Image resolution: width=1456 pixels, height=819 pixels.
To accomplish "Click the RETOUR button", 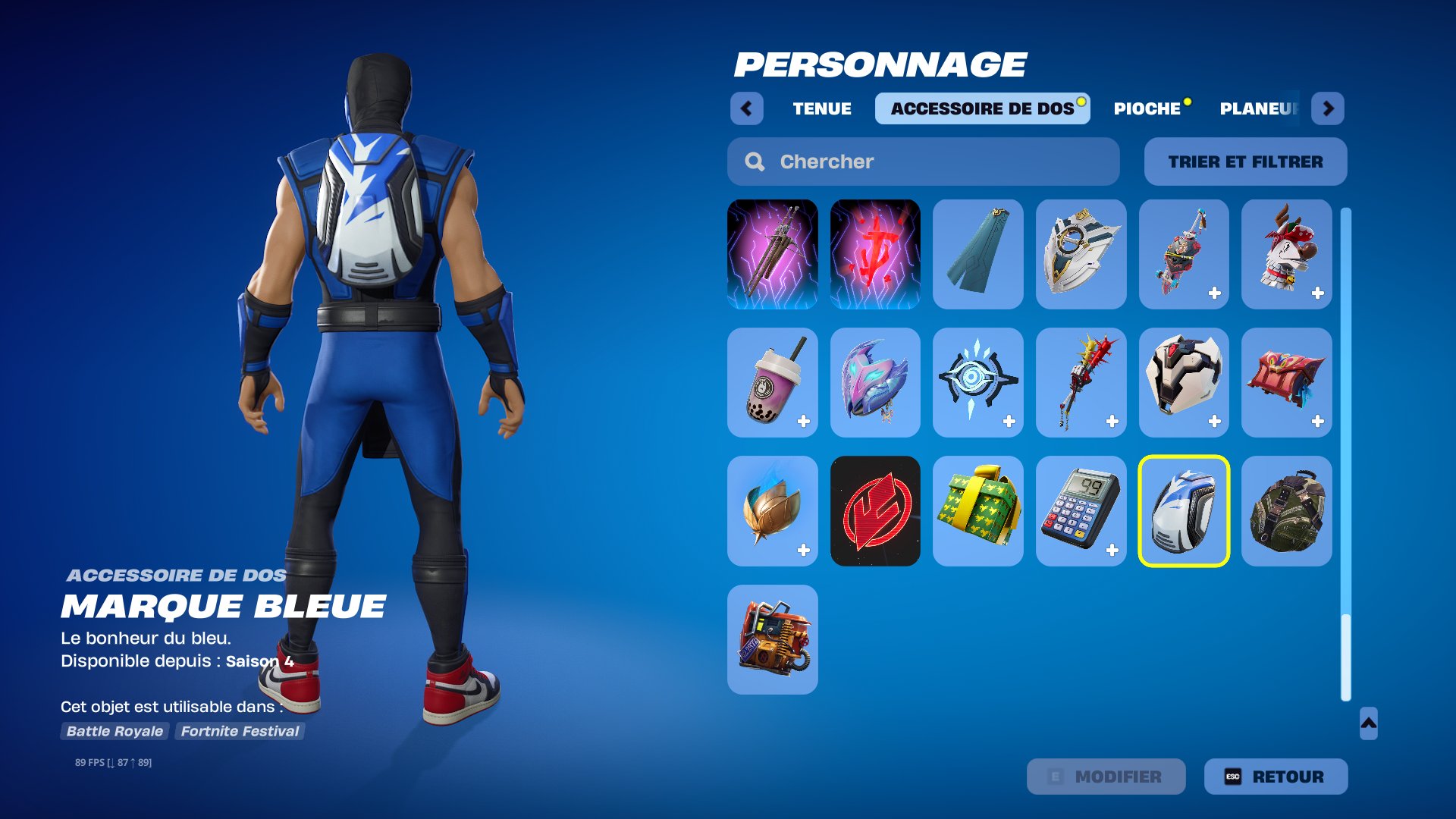I will click(x=1274, y=777).
